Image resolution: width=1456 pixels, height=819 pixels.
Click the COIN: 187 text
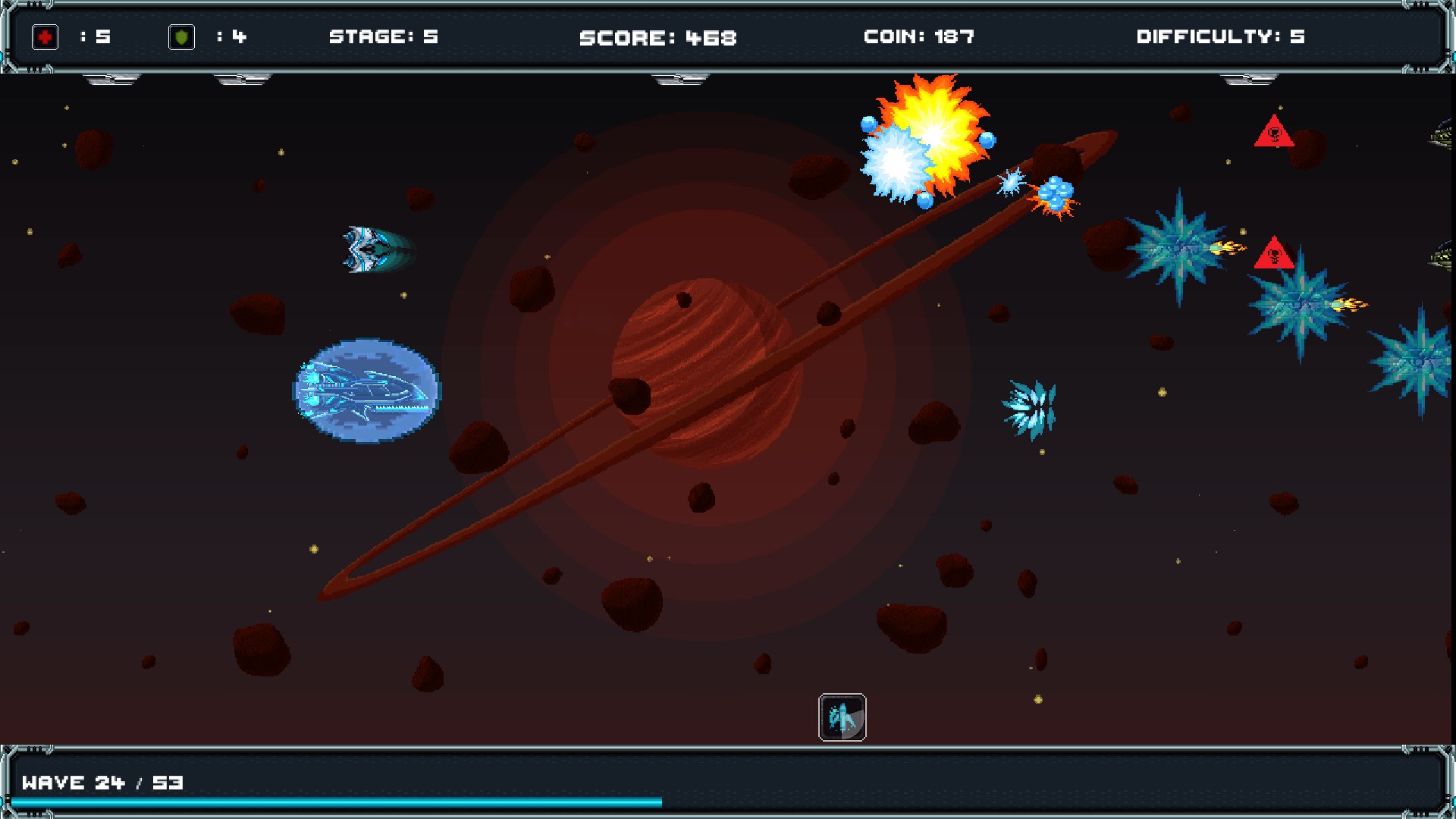pyautogui.click(x=918, y=36)
